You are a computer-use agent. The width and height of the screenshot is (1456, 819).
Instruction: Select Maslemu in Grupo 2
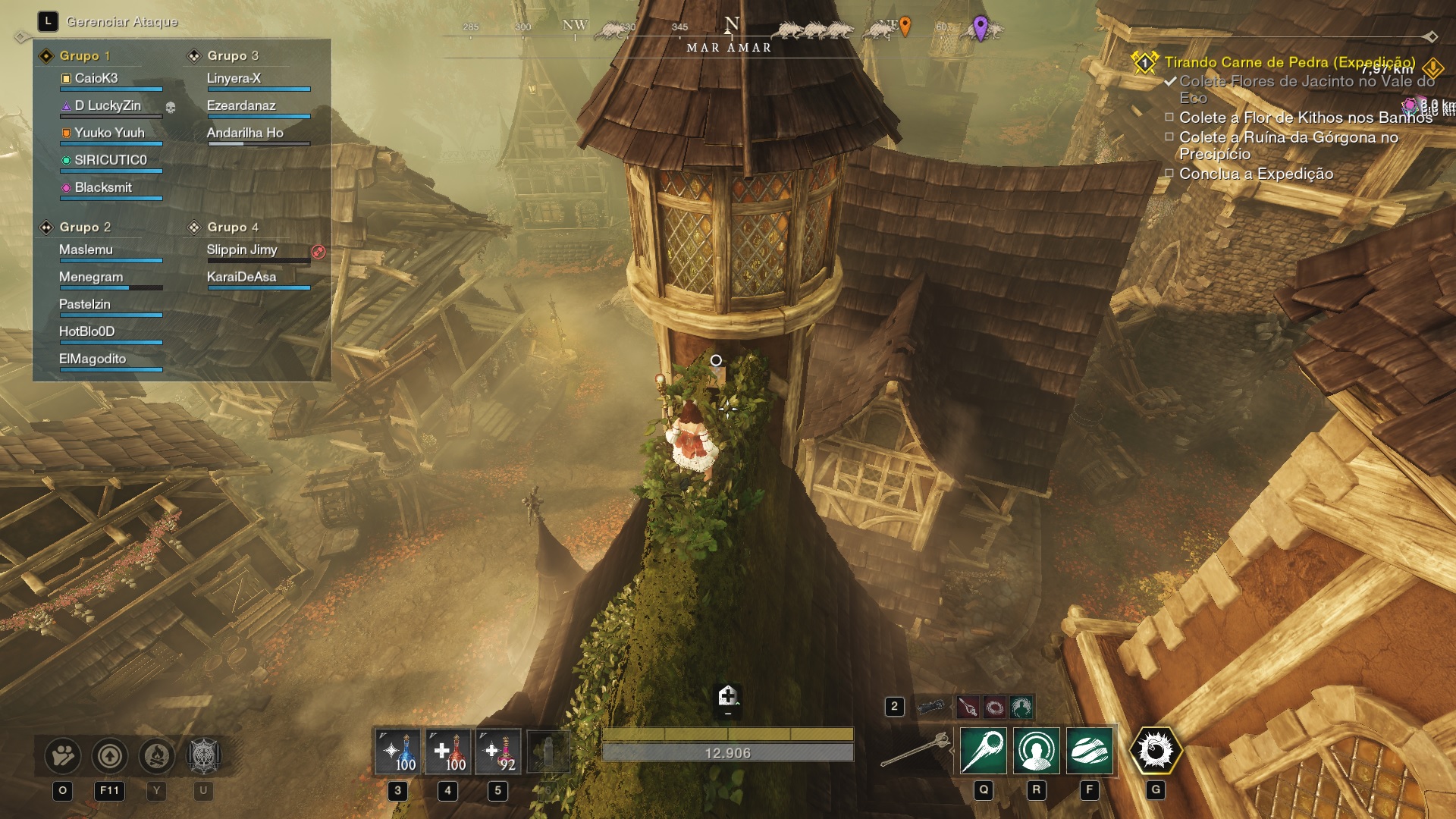(86, 249)
